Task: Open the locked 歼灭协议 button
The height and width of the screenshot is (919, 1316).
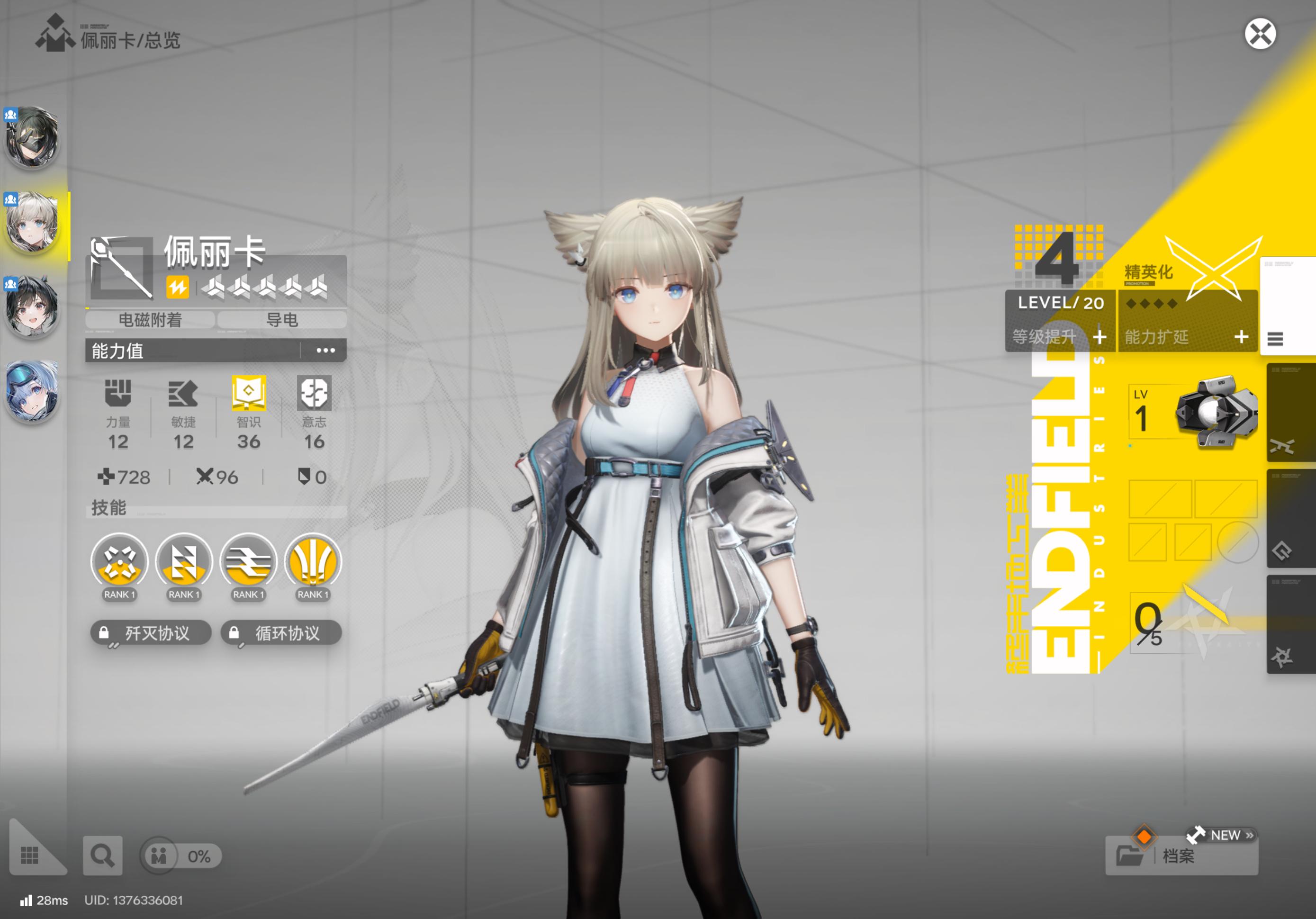Action: (151, 633)
